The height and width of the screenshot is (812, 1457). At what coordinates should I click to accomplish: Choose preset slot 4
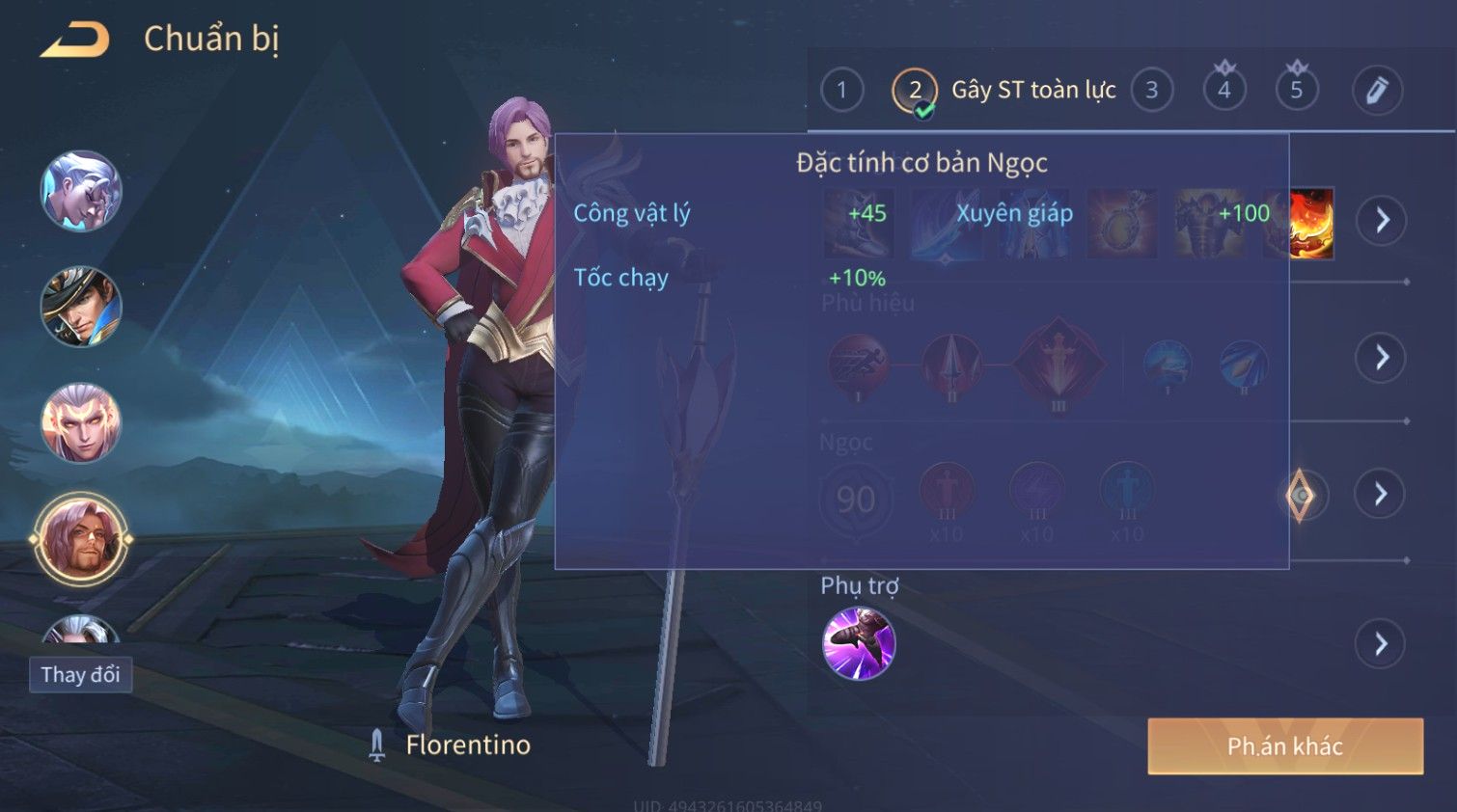pos(1223,91)
